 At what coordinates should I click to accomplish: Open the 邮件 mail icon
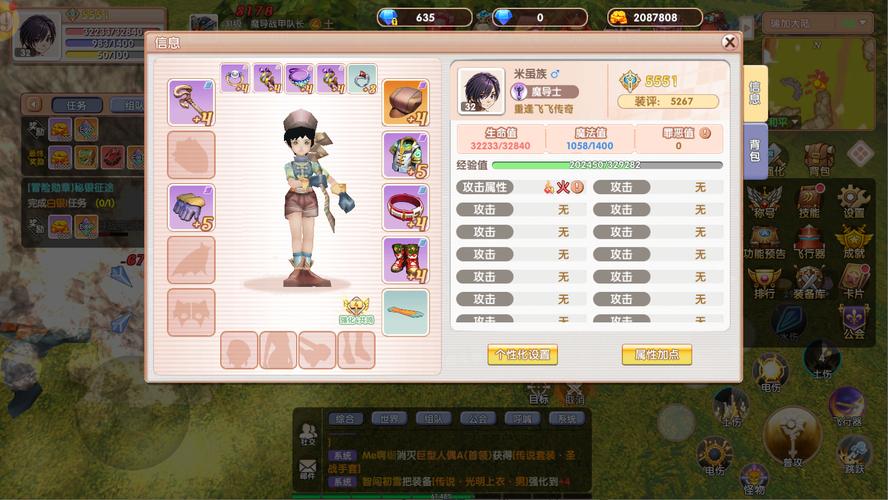tap(308, 467)
